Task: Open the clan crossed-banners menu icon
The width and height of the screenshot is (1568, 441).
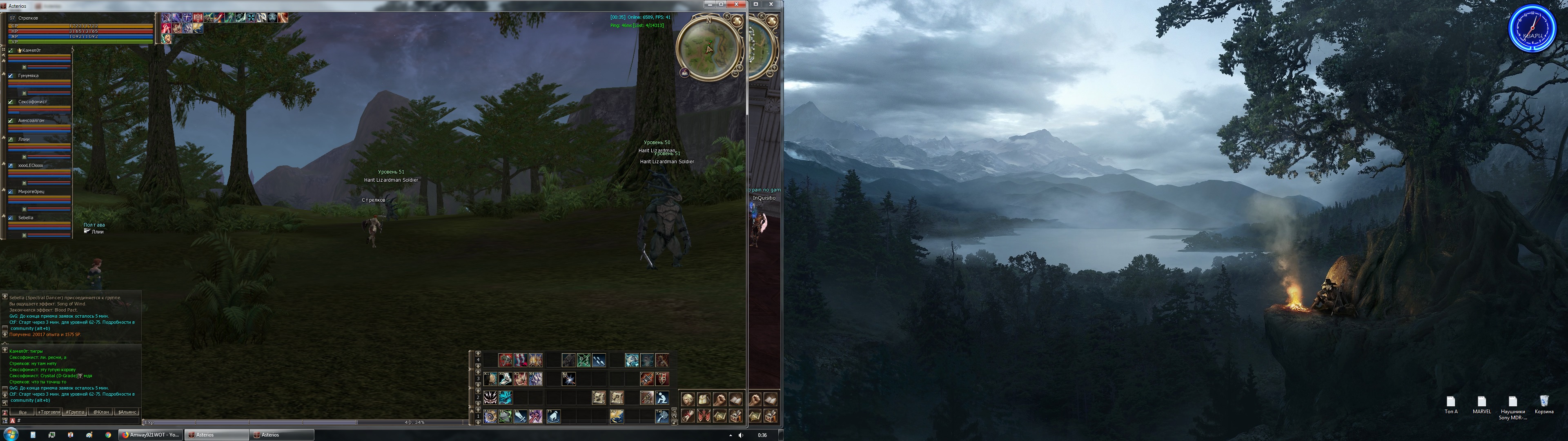Action: pyautogui.click(x=704, y=416)
